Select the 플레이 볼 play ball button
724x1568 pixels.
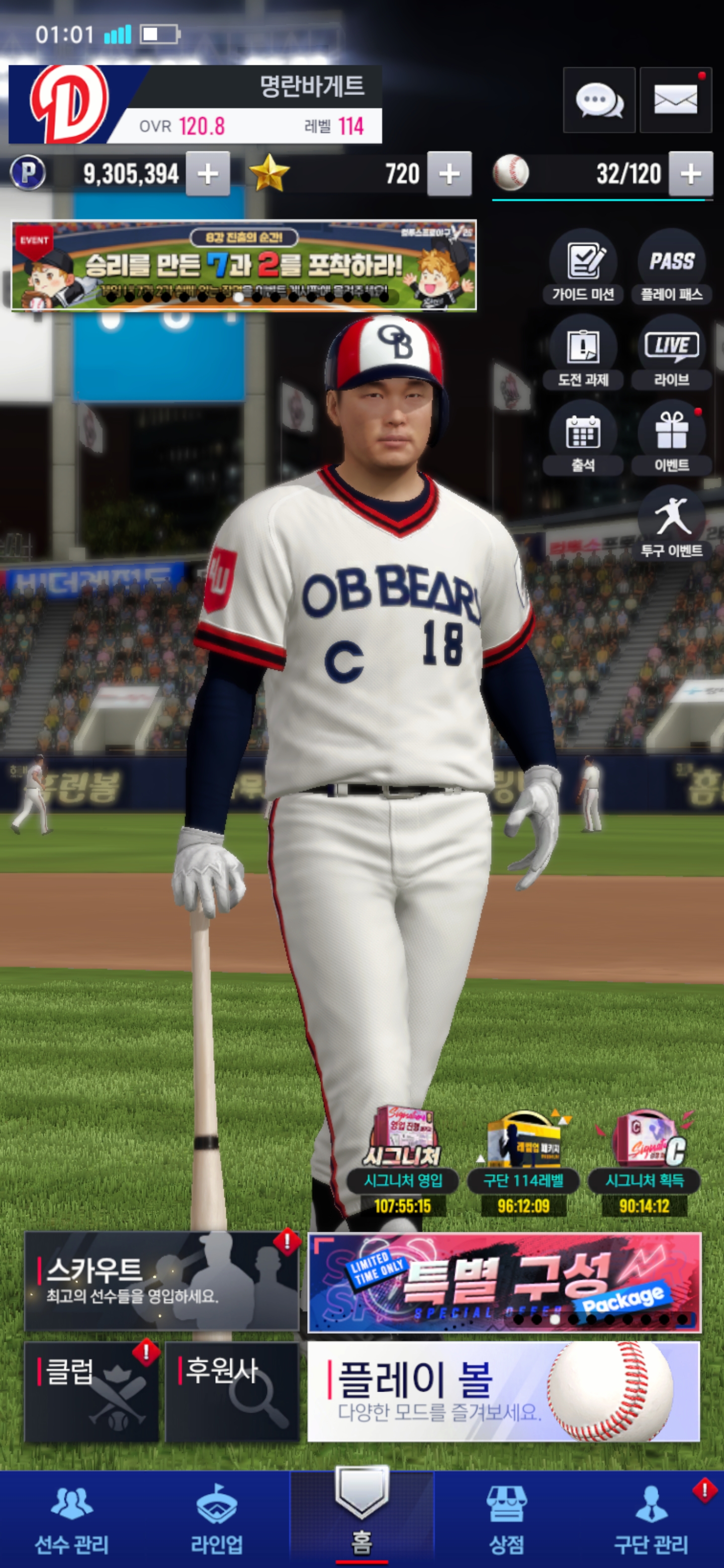tap(503, 1392)
